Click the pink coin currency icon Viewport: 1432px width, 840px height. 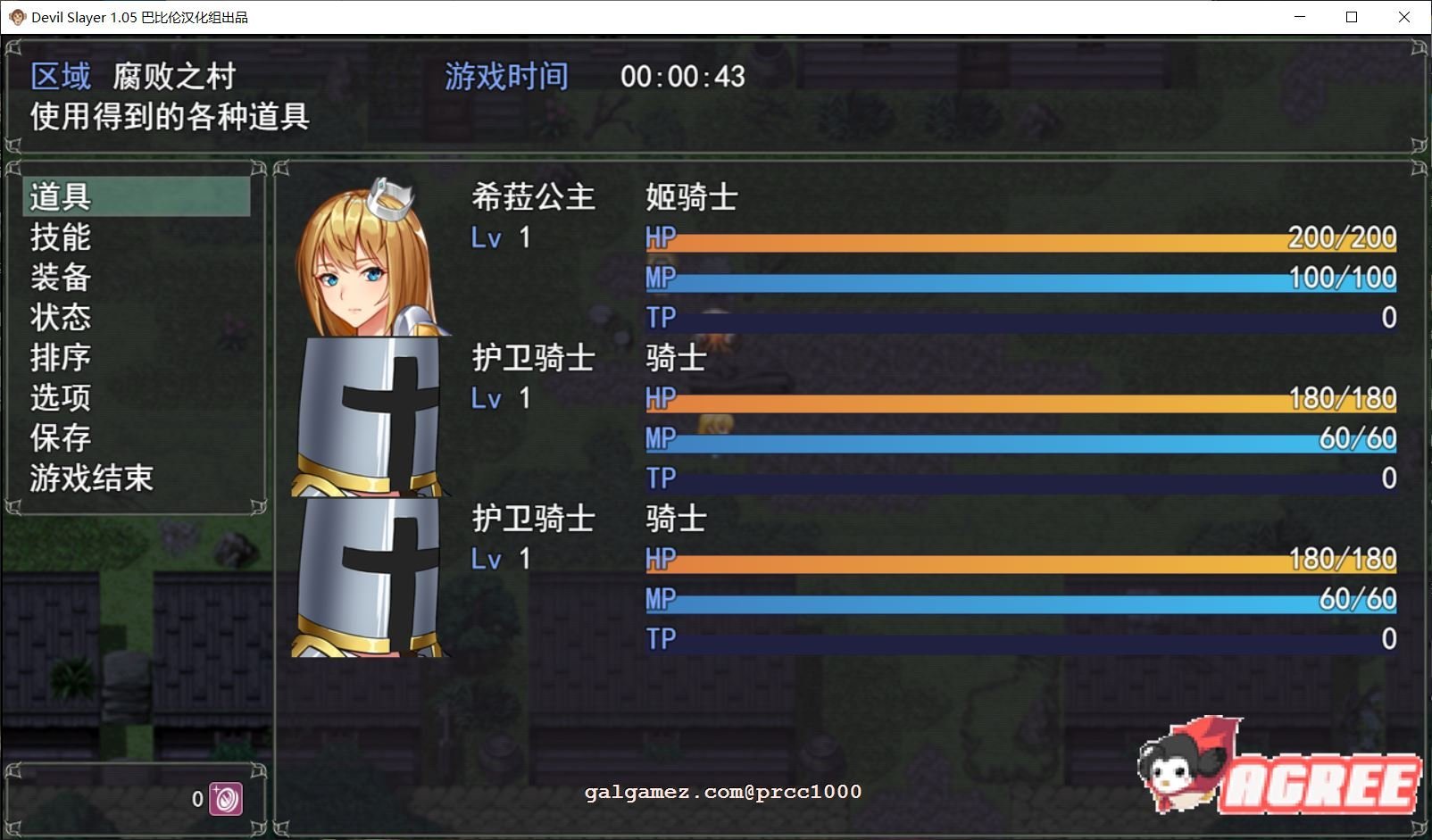pyautogui.click(x=227, y=799)
